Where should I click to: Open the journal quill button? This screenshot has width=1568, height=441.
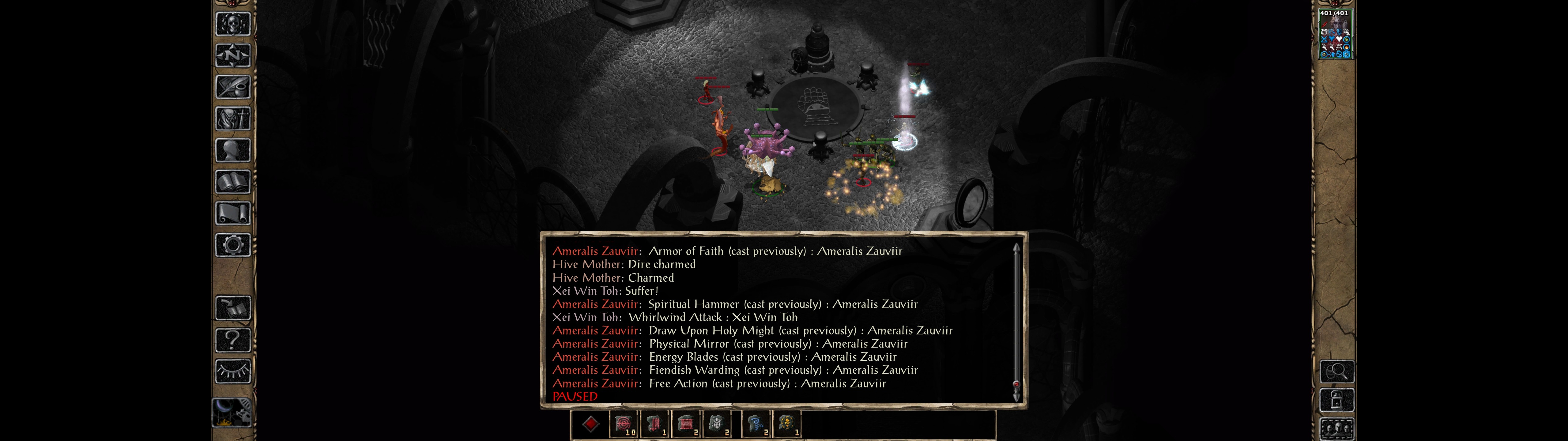[232, 87]
